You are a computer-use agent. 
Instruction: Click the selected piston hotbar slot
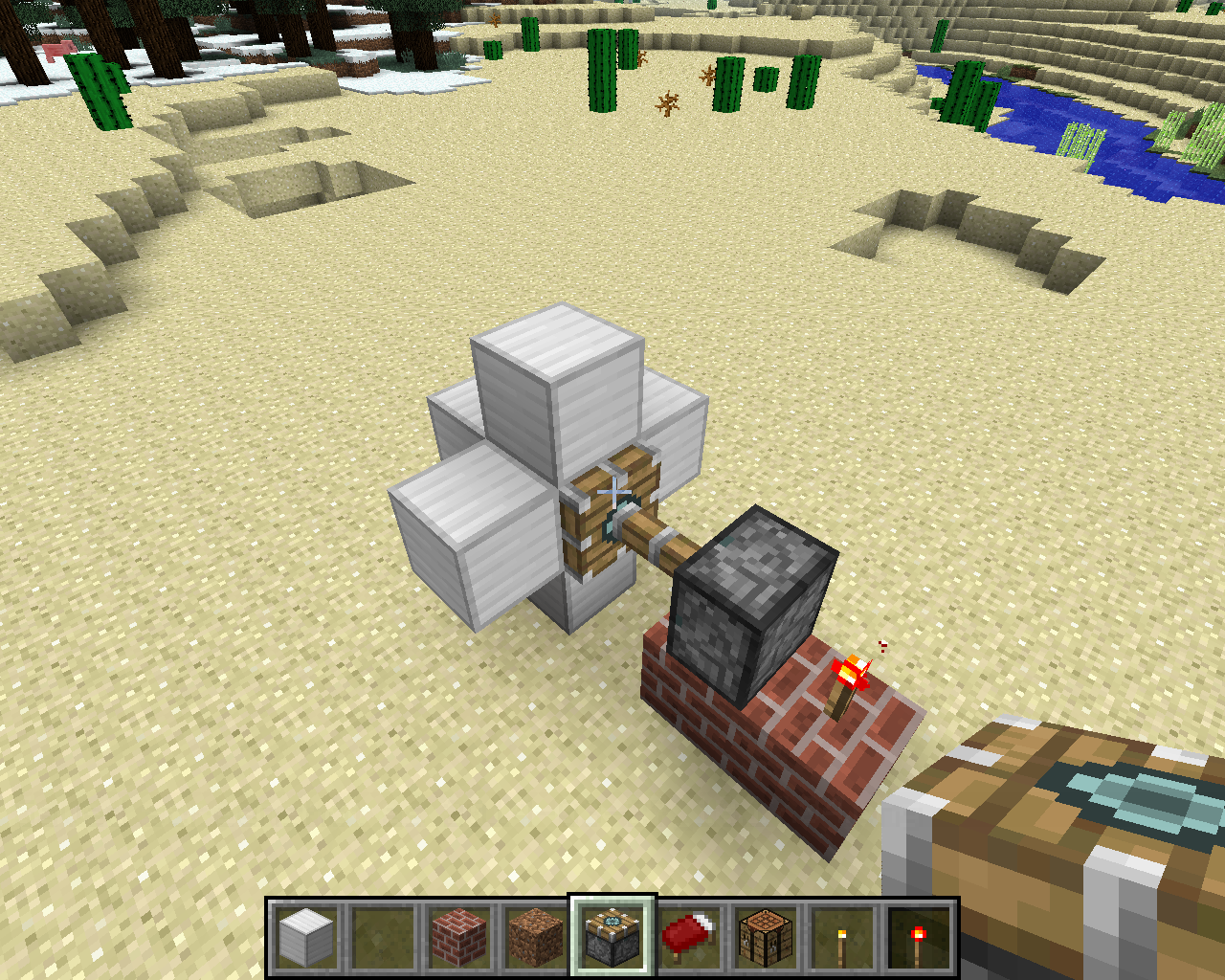pos(612,936)
